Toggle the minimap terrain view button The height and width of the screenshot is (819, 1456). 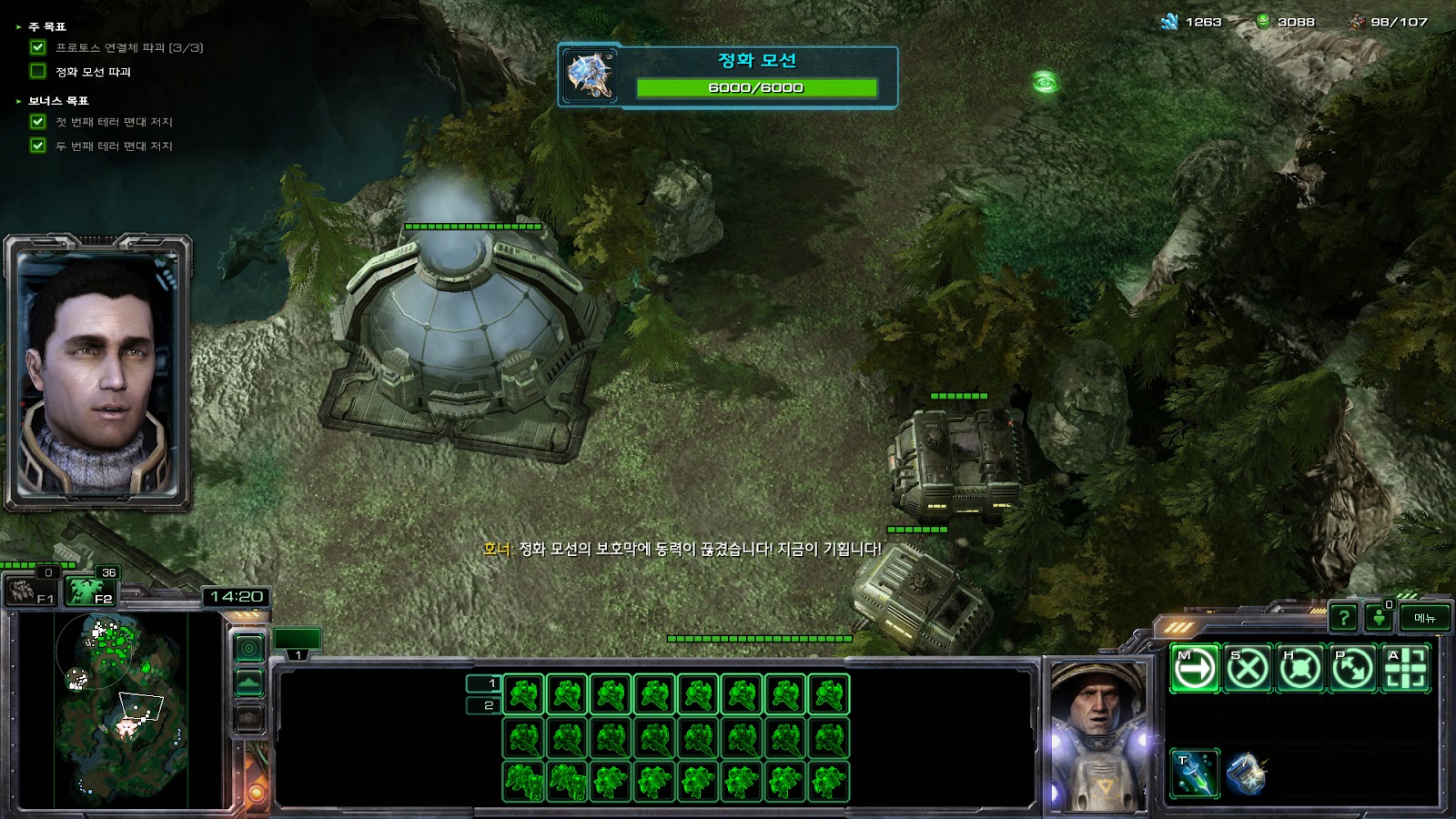249,682
